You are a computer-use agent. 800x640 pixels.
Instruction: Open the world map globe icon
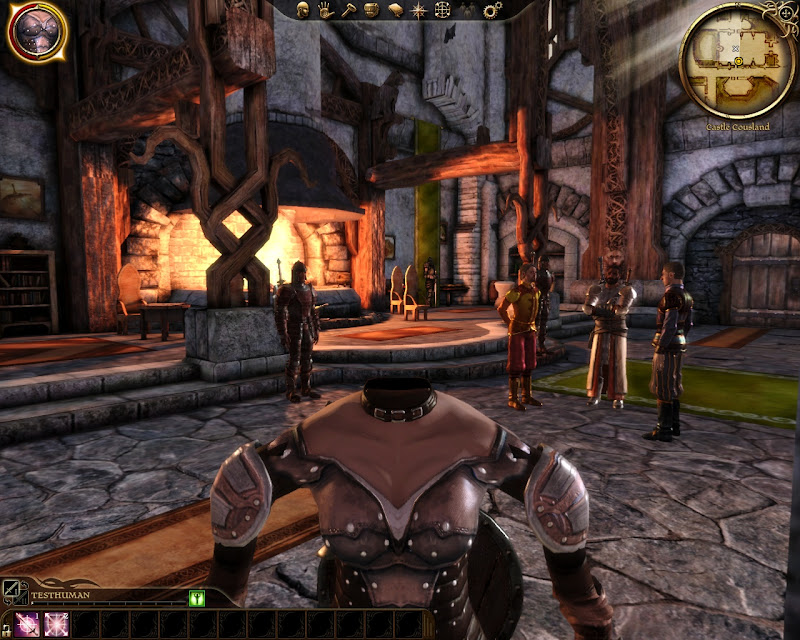coord(443,10)
